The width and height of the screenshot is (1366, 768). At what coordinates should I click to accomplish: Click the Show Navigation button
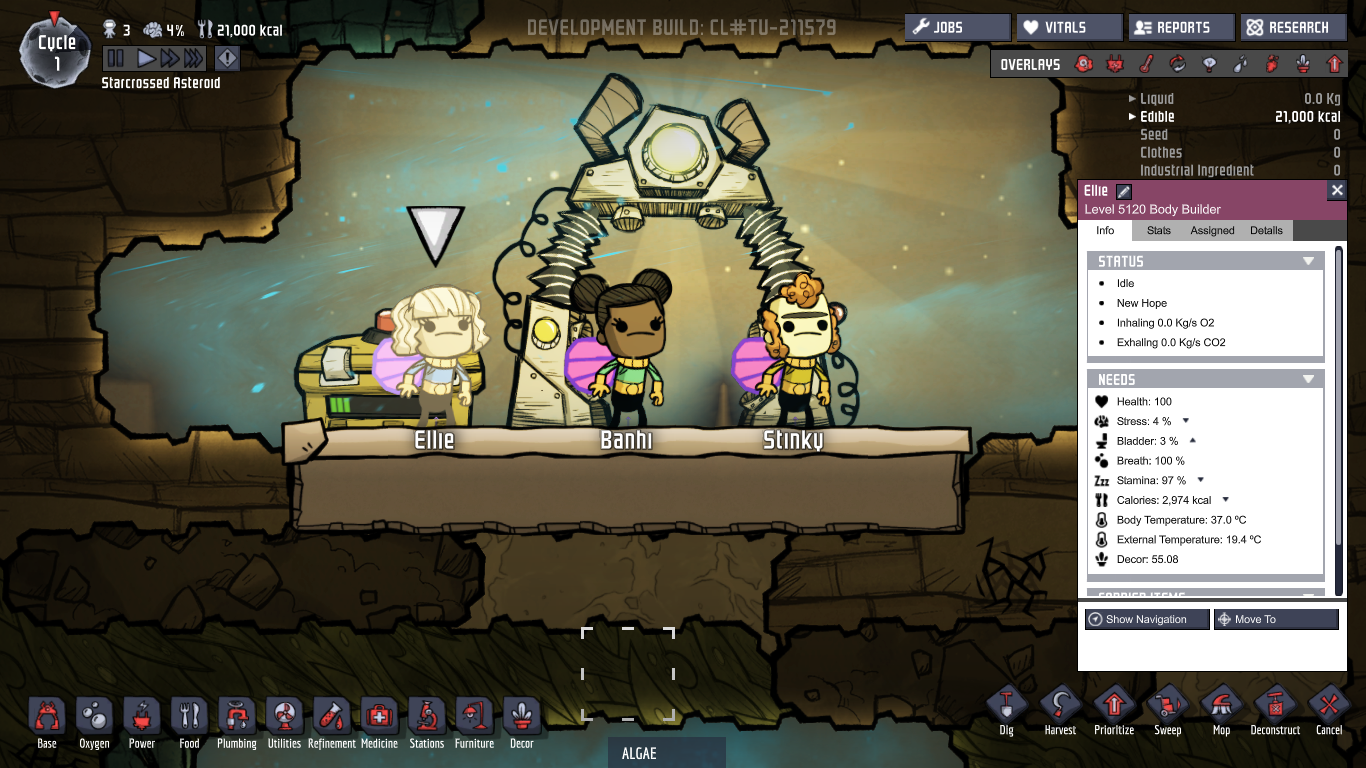coord(1146,620)
